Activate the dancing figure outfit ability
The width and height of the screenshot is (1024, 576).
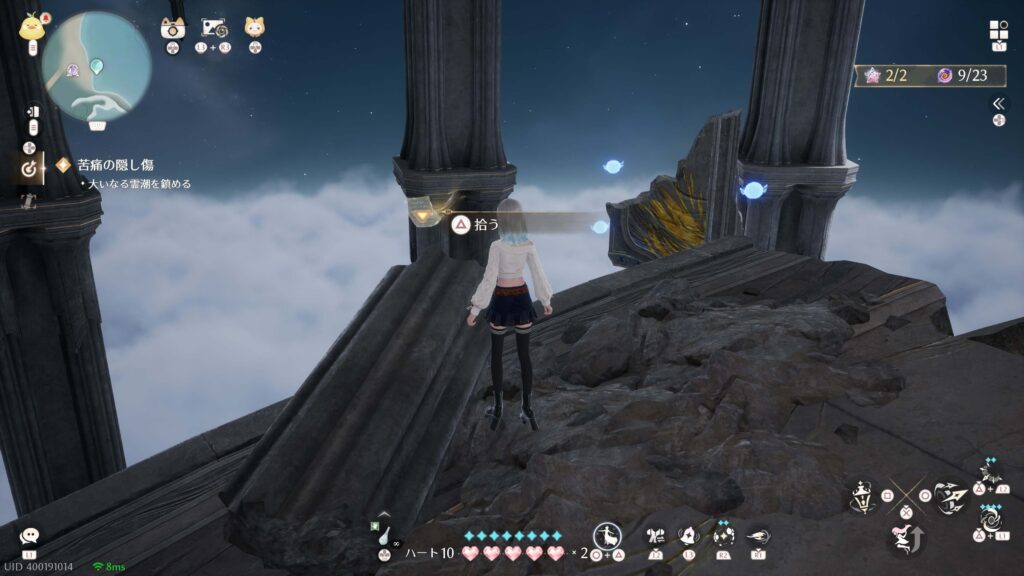tap(607, 536)
